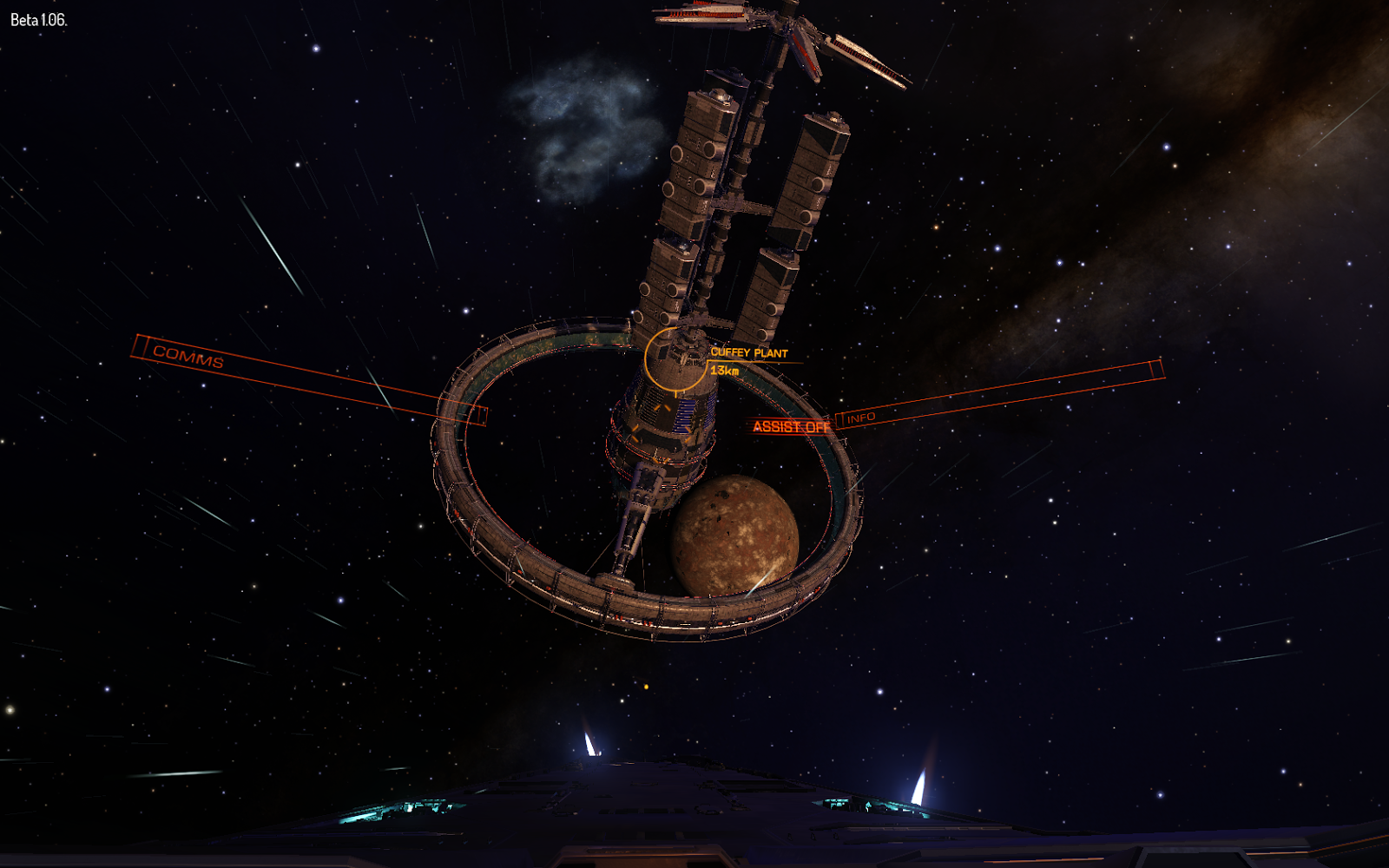Toggle the ASSIST OFF indicator
The width and height of the screenshot is (1389, 868).
point(791,426)
